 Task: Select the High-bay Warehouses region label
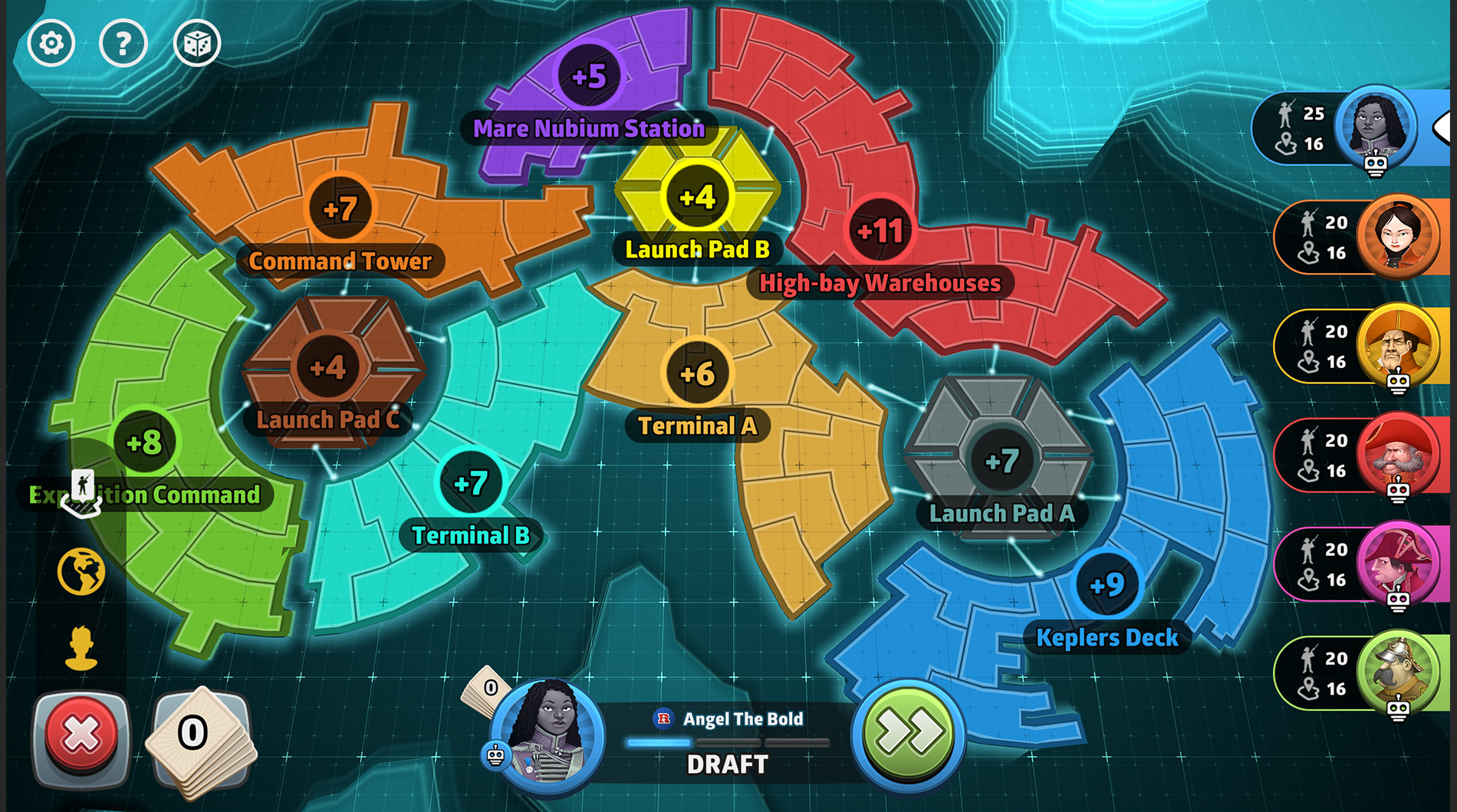point(880,284)
